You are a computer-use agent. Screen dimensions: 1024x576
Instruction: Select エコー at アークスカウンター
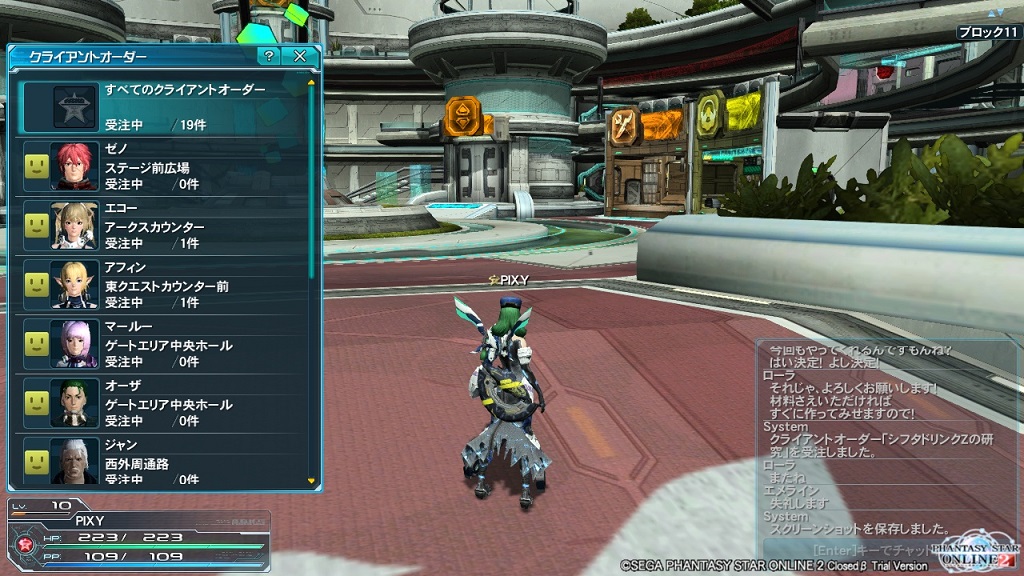(163, 226)
